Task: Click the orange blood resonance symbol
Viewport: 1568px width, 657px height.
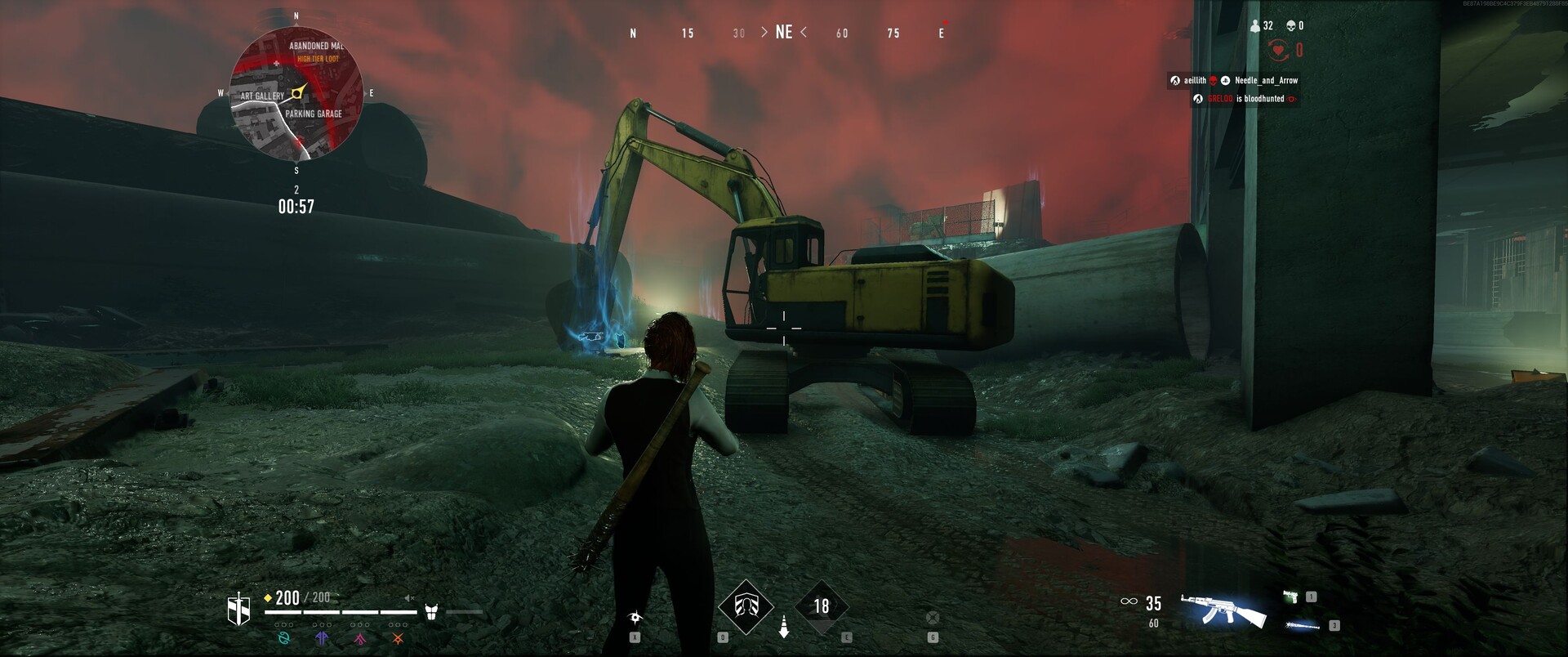Action: (x=398, y=638)
